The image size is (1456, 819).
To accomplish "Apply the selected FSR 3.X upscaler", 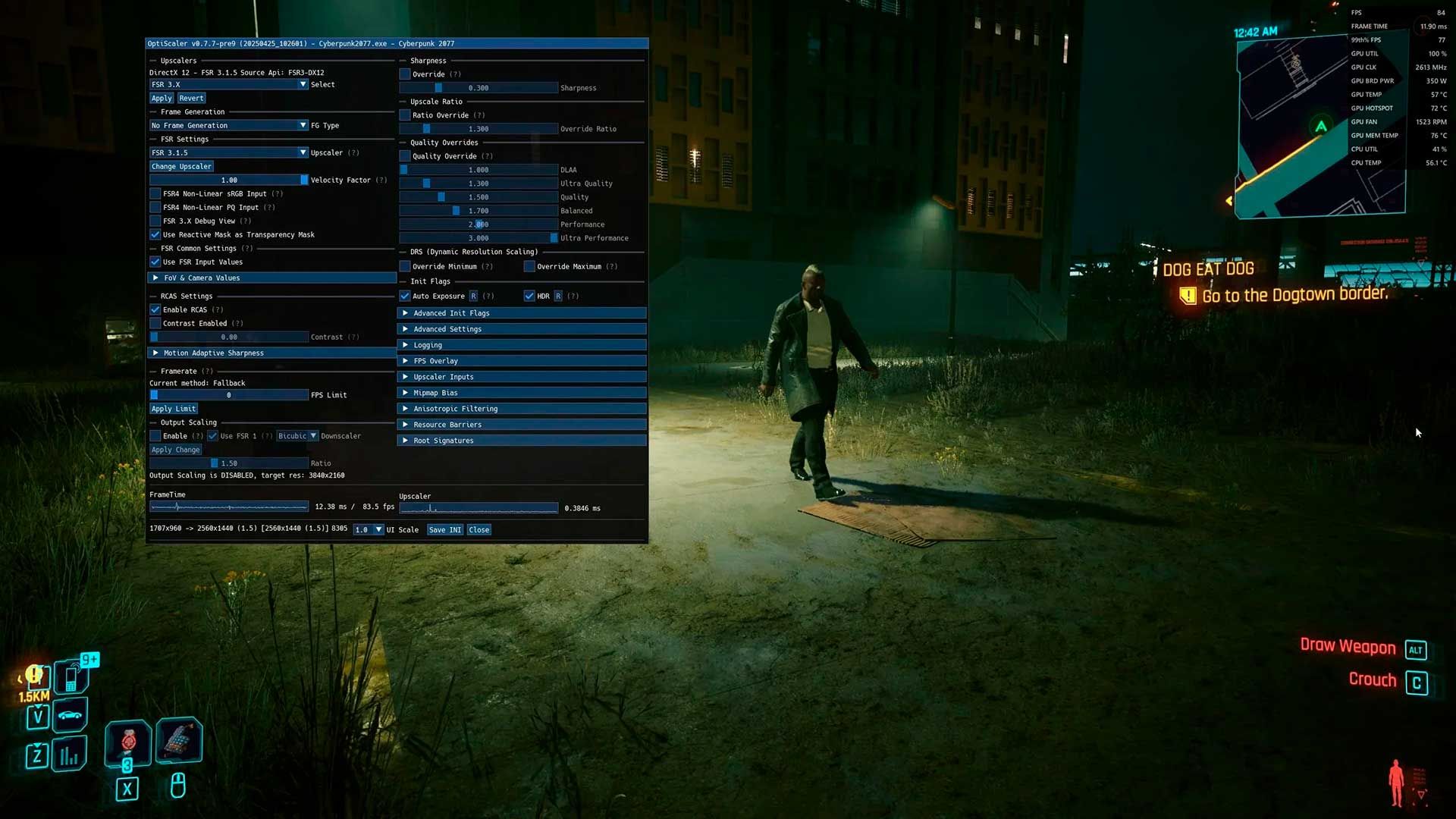I will [162, 99].
